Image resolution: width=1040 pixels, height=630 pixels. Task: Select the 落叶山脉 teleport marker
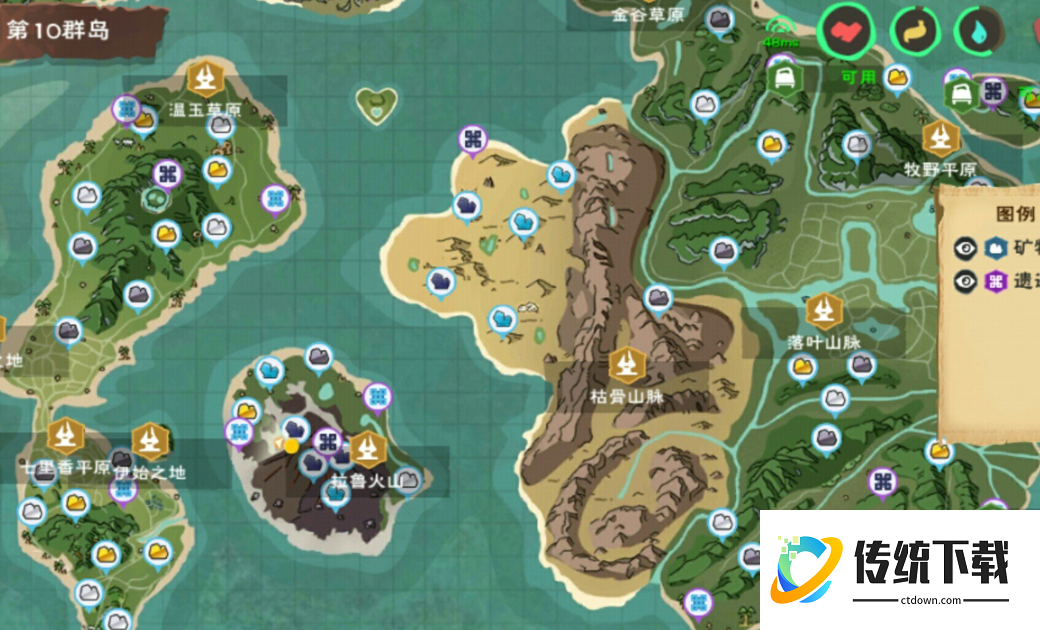823,311
